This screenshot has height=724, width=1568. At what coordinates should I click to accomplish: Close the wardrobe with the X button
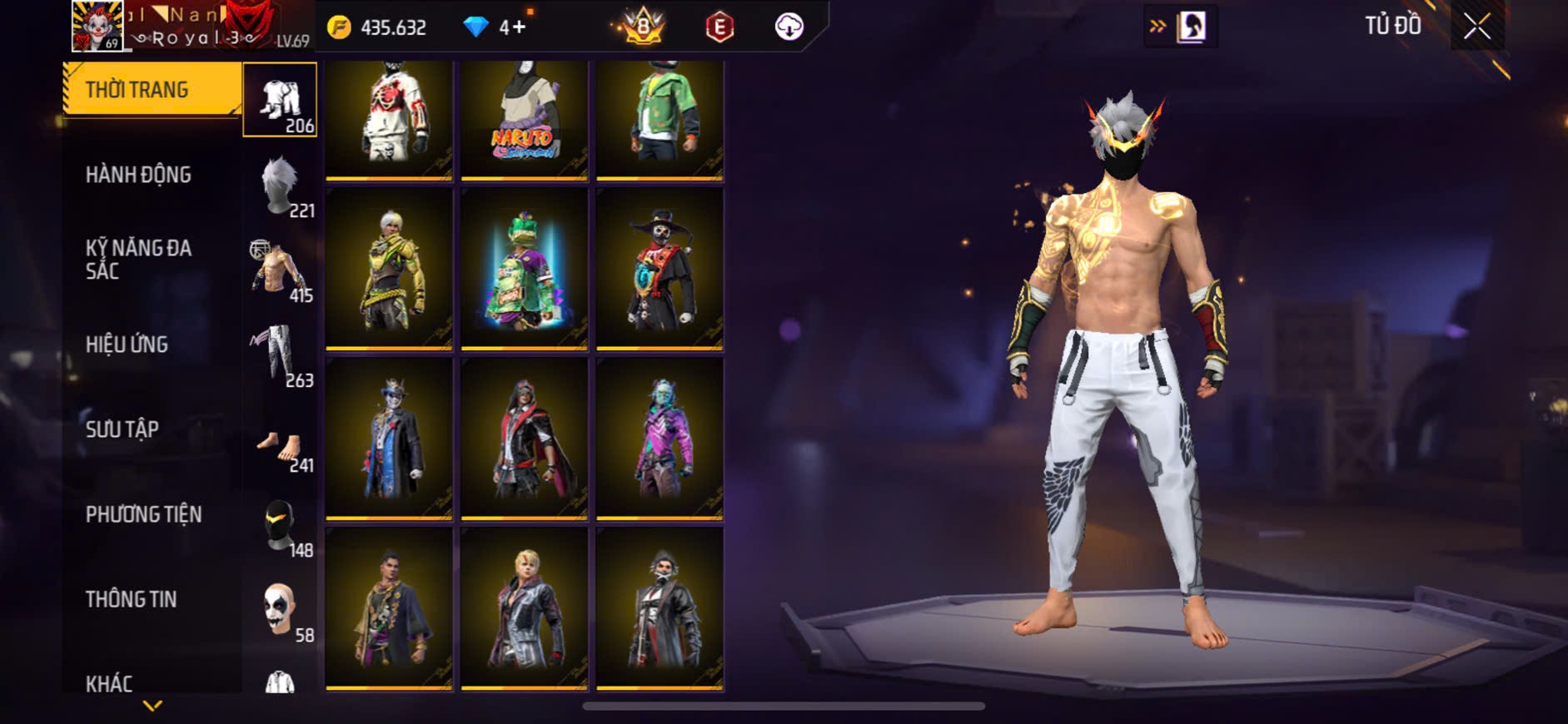[x=1476, y=27]
